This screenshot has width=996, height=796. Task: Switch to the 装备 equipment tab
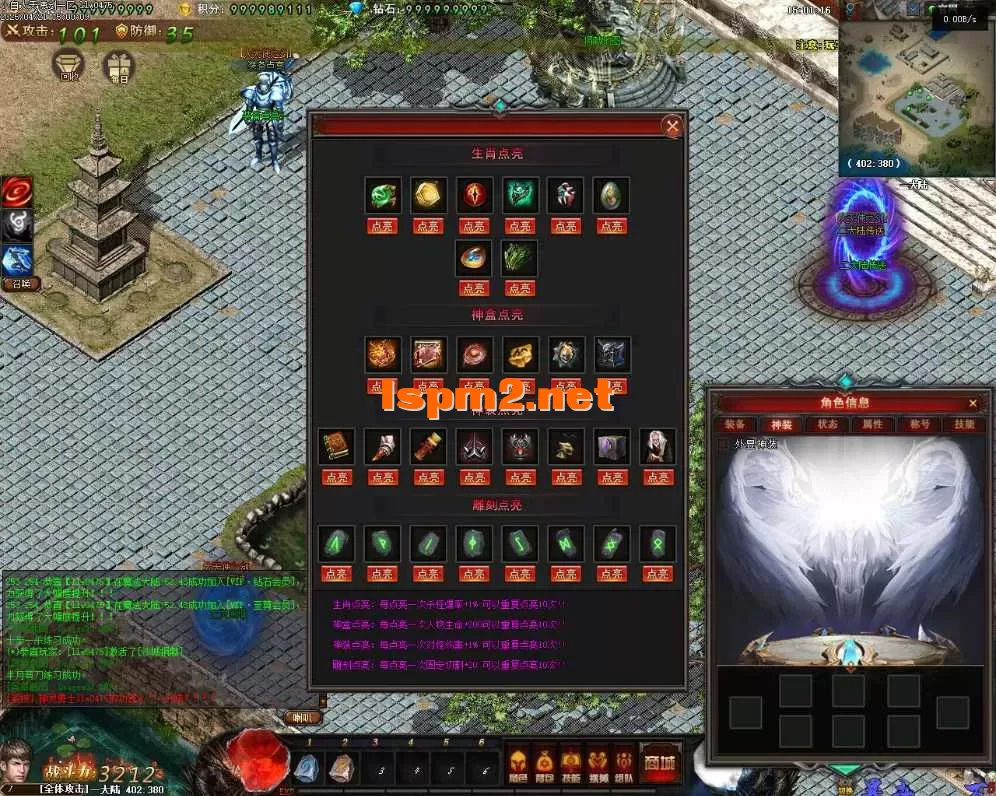[x=732, y=424]
